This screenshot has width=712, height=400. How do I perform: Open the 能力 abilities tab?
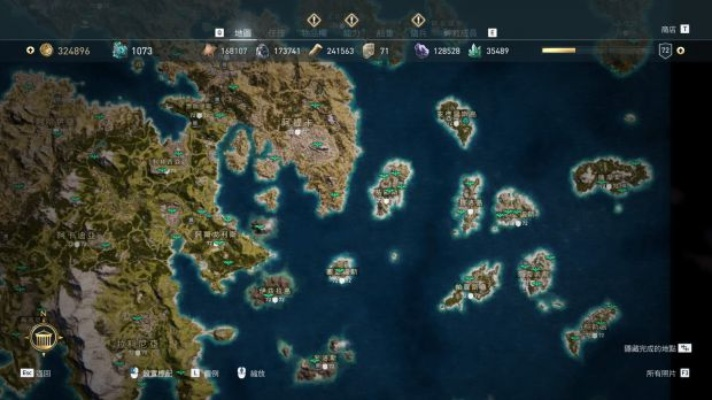tap(351, 32)
